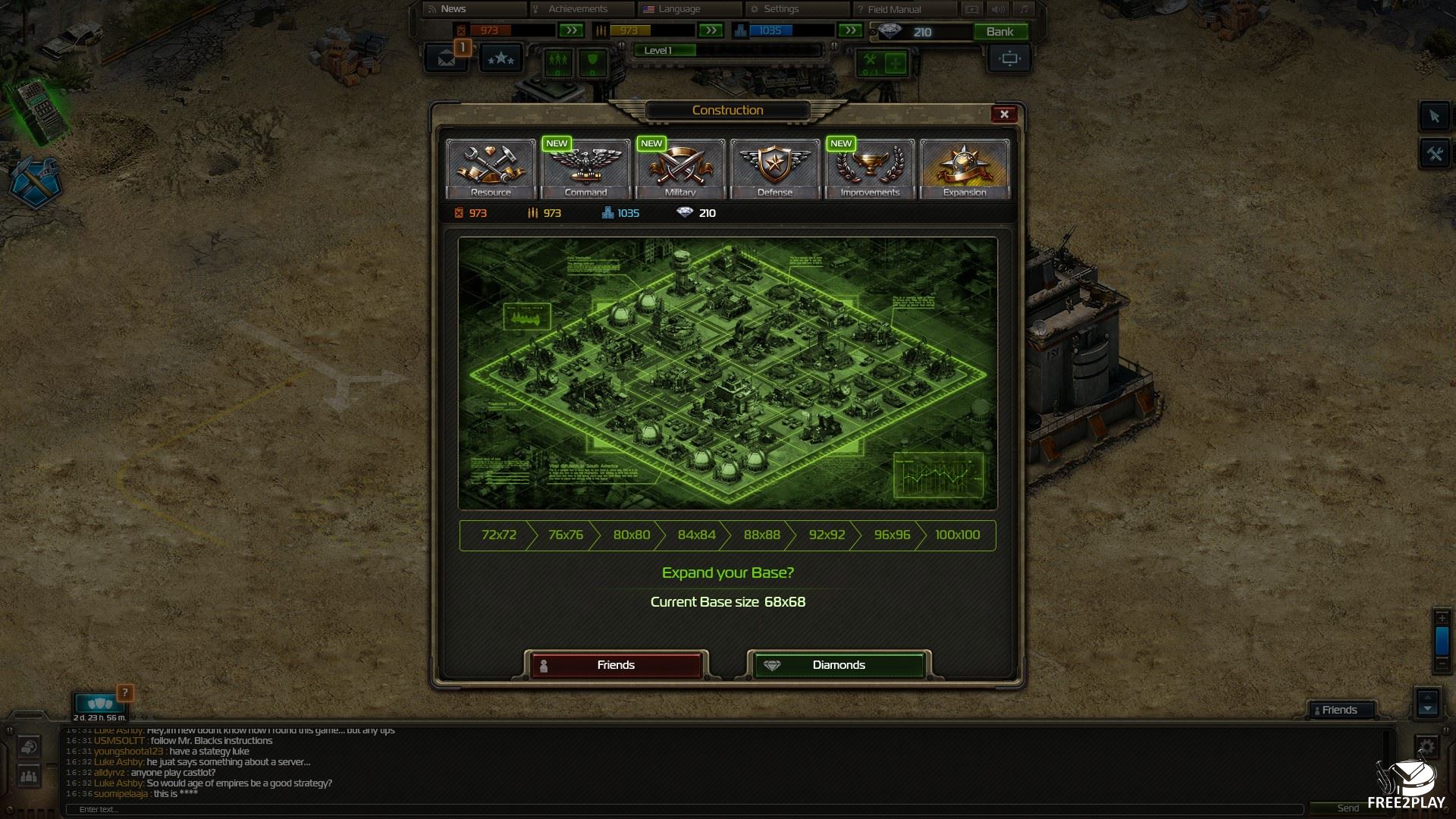Expand base using Friends button
This screenshot has width=1456, height=819.
coord(616,665)
